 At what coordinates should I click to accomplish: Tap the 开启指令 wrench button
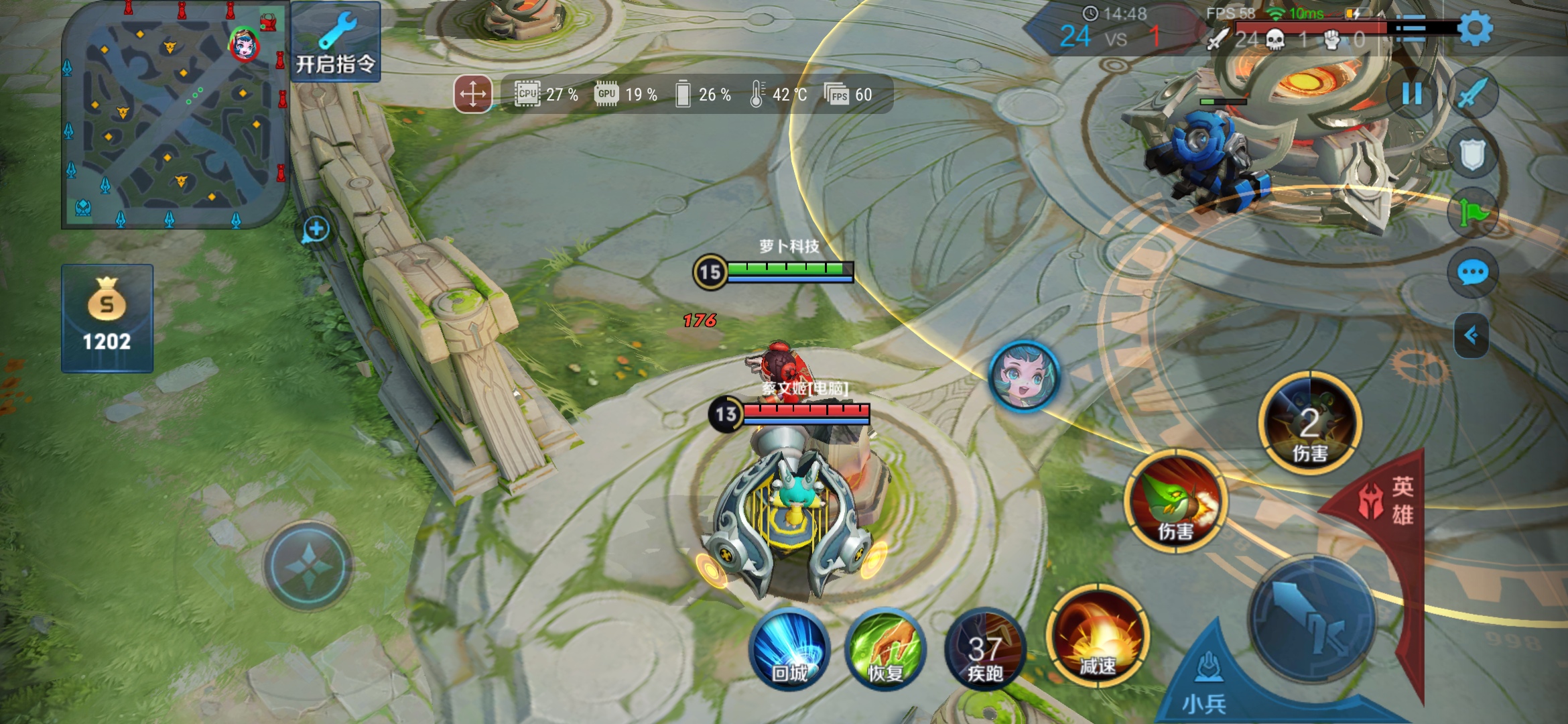pyautogui.click(x=336, y=42)
